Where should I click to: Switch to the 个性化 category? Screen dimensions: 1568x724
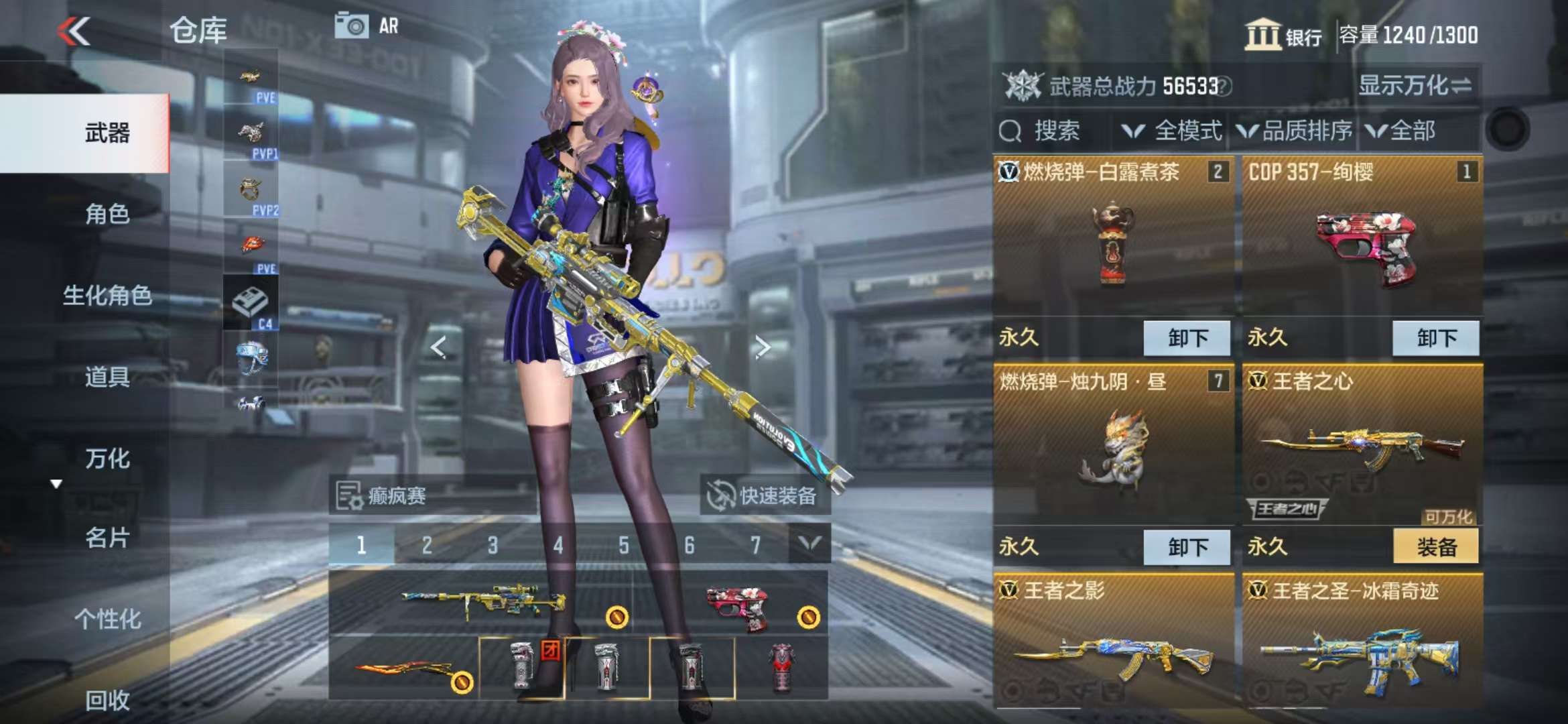(x=107, y=619)
